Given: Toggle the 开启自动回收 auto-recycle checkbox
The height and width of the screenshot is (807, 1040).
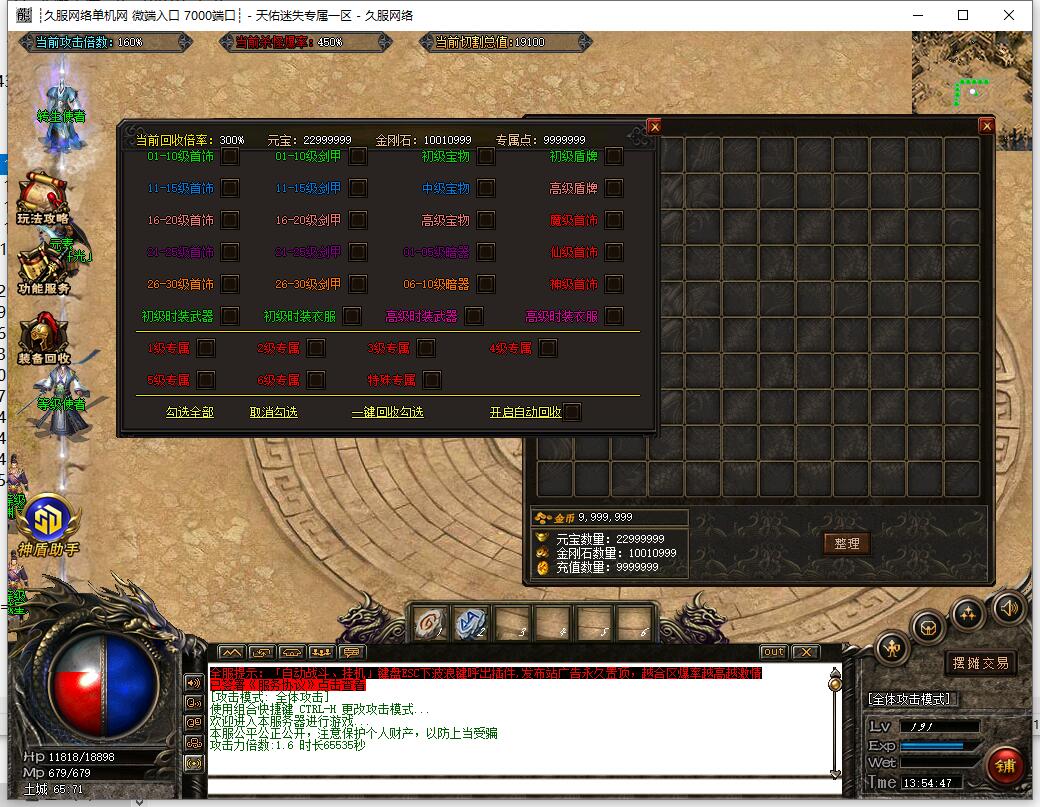Looking at the screenshot, I should pyautogui.click(x=572, y=412).
